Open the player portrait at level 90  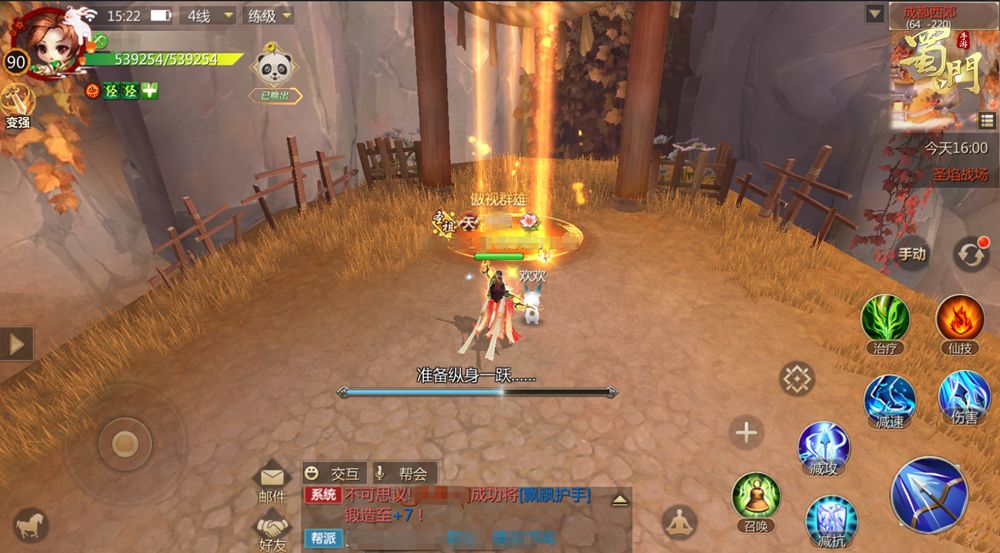tap(45, 42)
